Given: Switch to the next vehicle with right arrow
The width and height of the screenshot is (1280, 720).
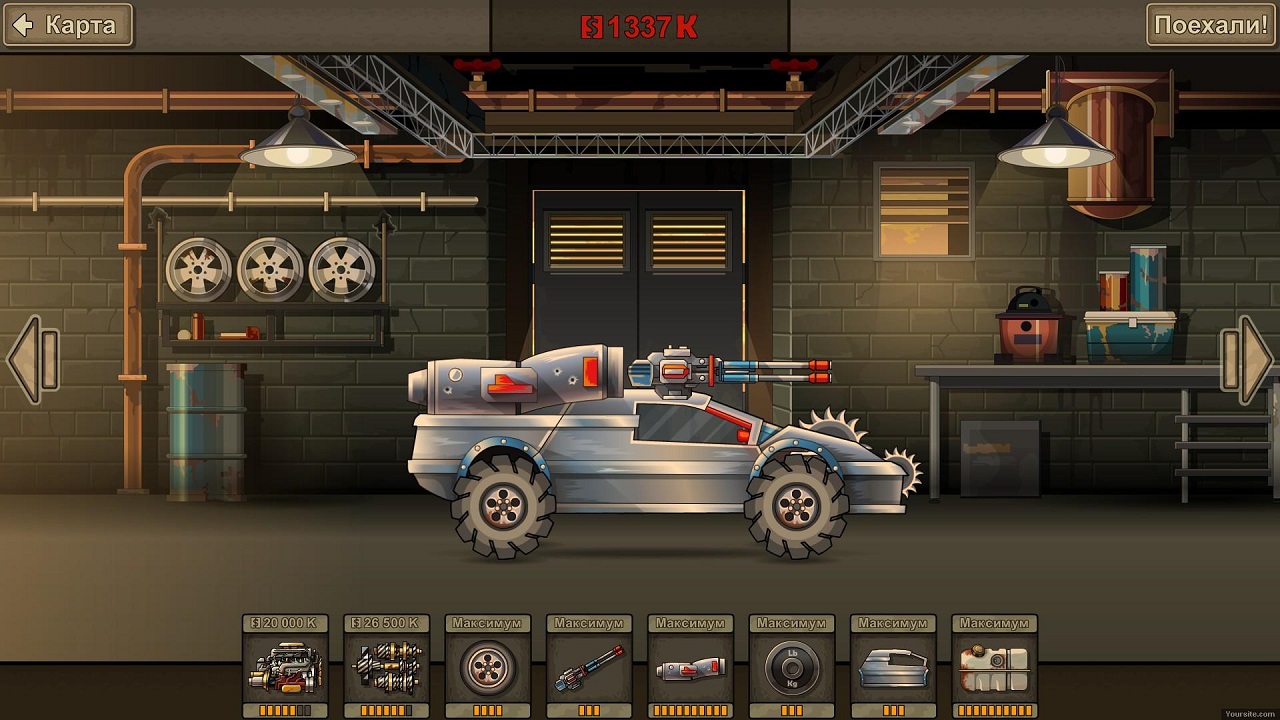Looking at the screenshot, I should [x=1247, y=360].
